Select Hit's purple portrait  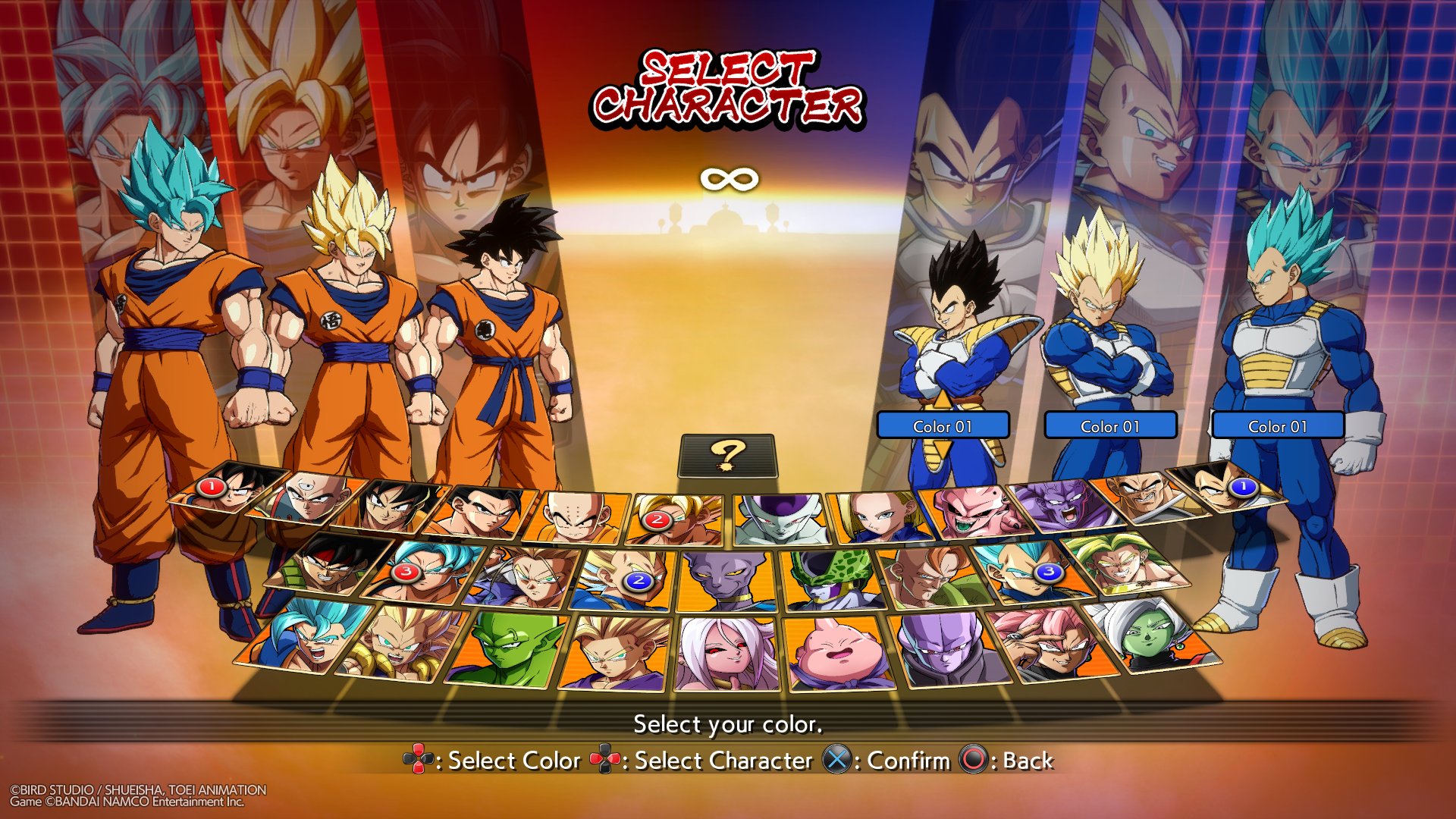(948, 648)
